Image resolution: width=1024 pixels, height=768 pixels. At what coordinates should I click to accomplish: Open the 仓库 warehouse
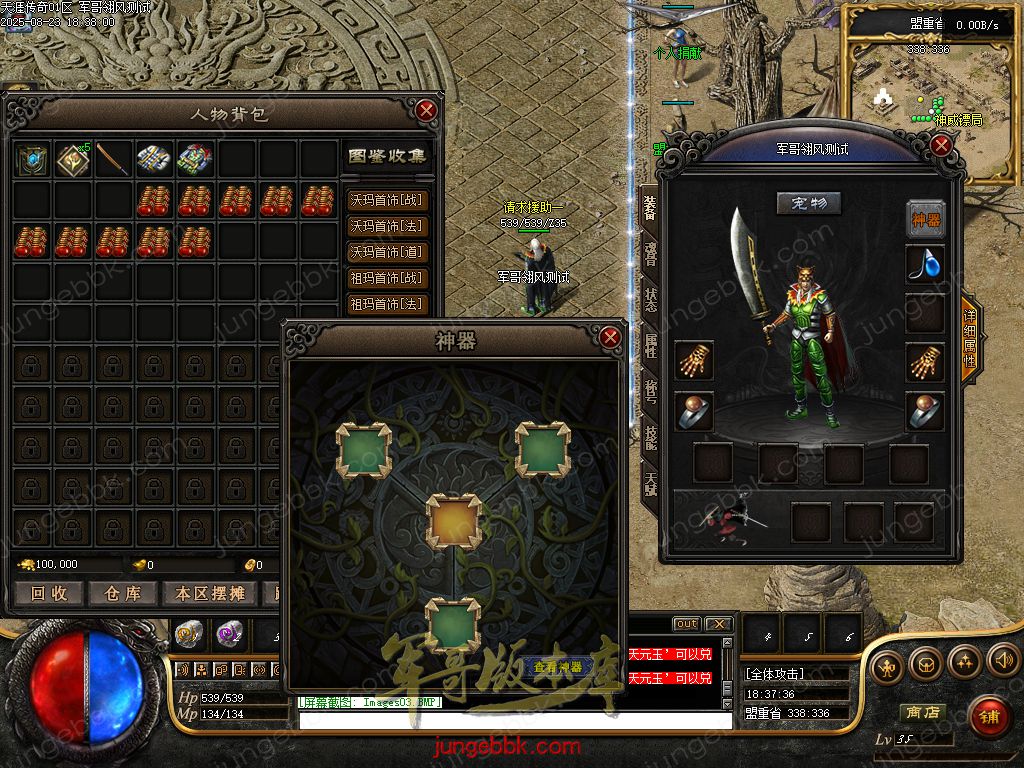[x=122, y=594]
